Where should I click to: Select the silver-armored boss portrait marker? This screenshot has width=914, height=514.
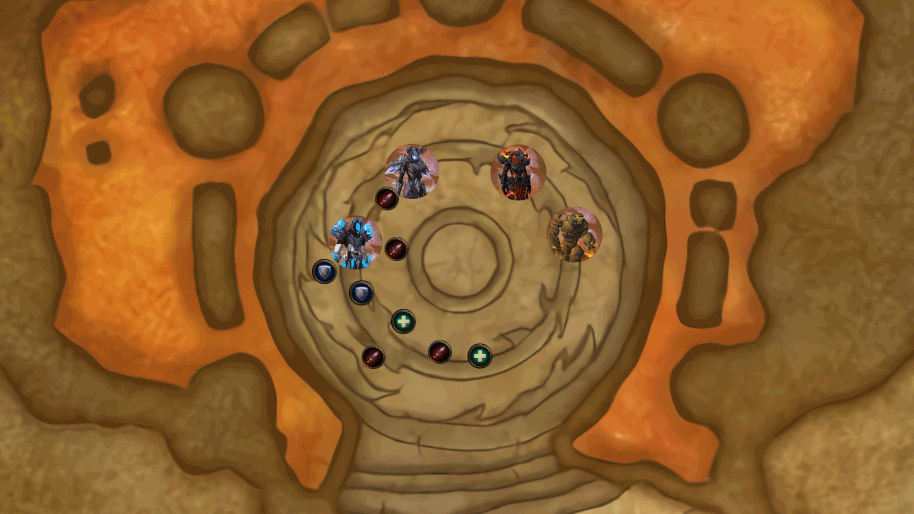[x=412, y=171]
